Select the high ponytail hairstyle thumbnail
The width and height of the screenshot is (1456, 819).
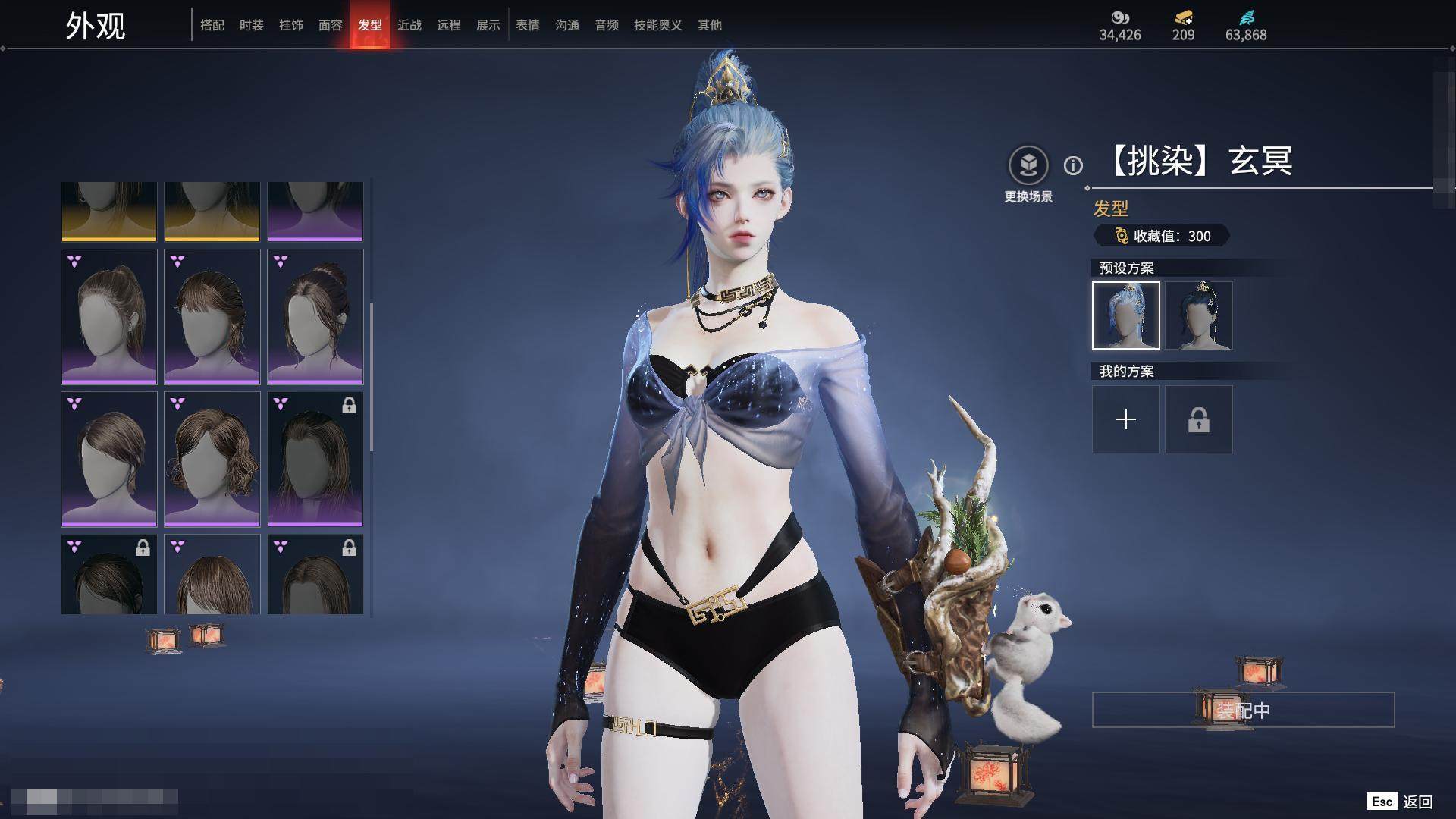tap(109, 316)
